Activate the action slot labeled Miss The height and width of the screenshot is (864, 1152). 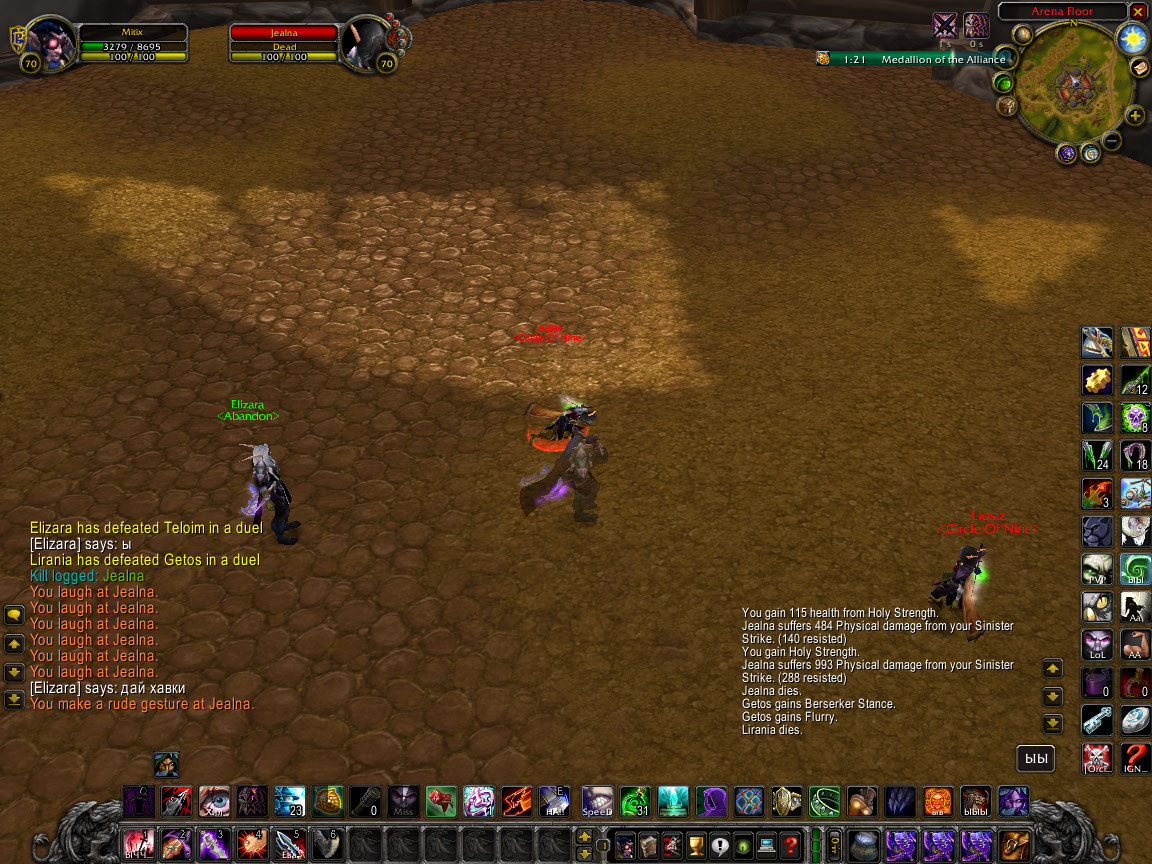(x=404, y=801)
